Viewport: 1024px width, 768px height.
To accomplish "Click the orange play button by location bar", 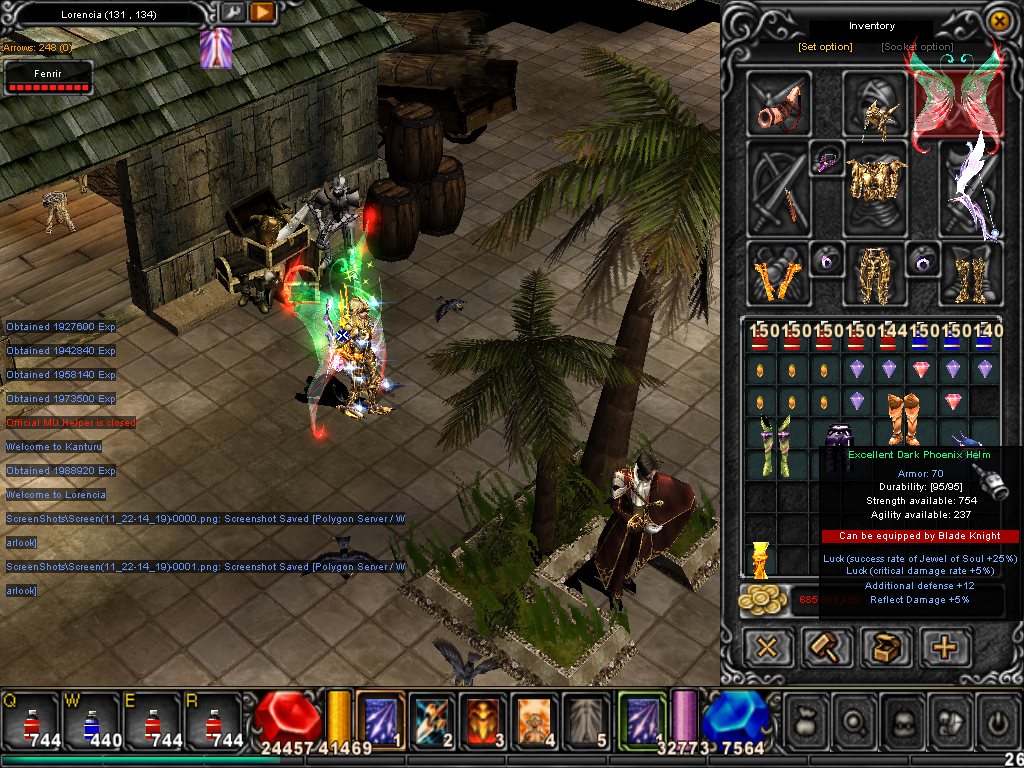I will coord(262,12).
